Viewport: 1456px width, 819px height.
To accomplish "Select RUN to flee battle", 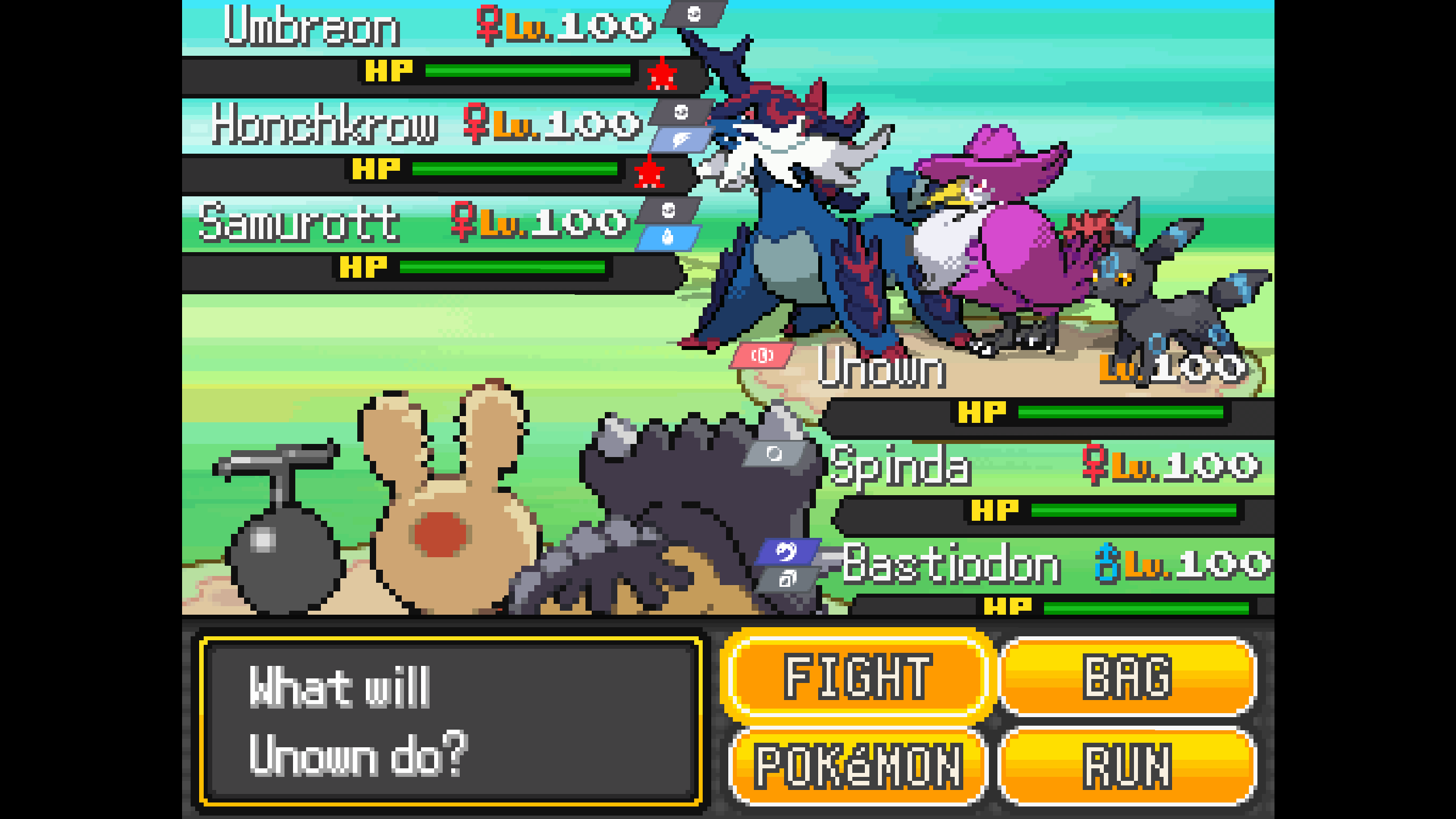I will [x=1127, y=766].
